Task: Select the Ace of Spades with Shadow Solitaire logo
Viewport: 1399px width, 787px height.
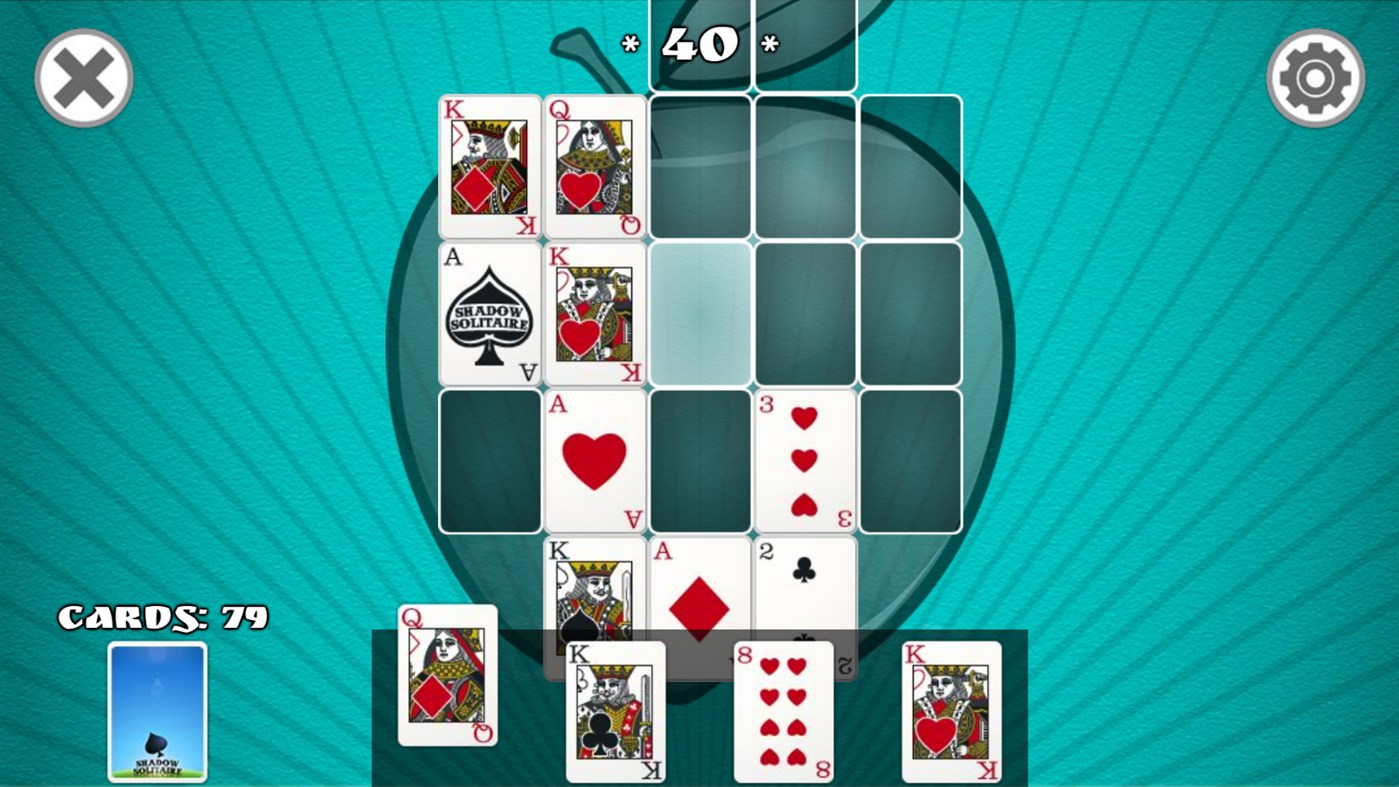Action: pos(489,313)
